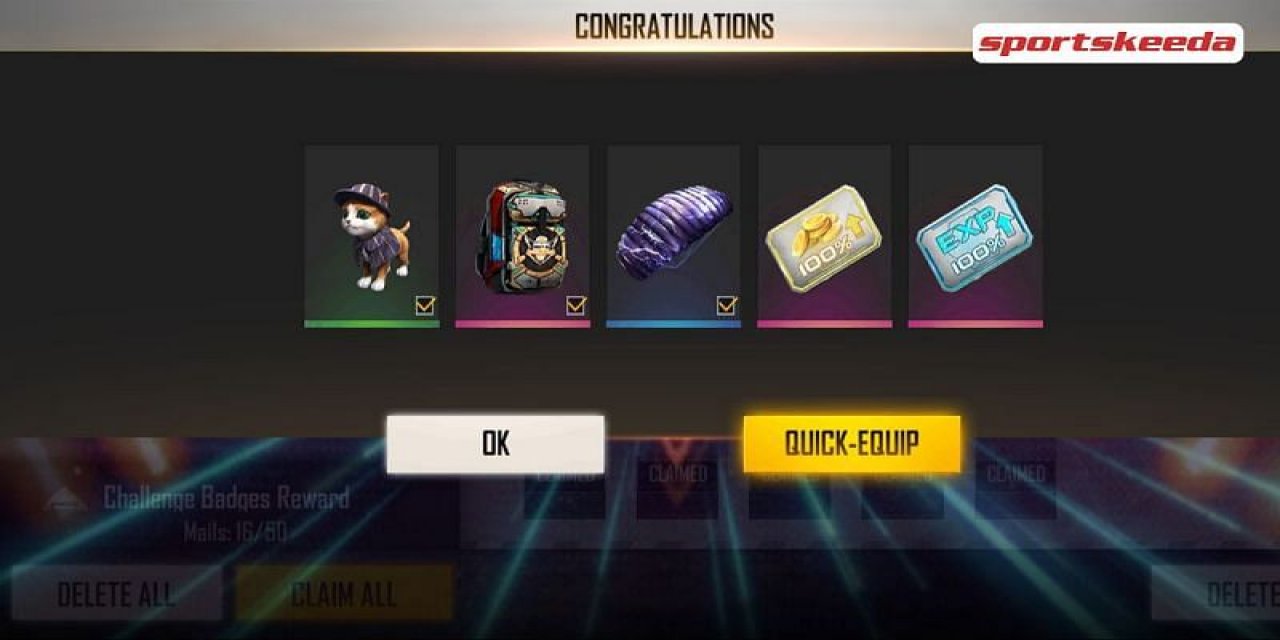Image resolution: width=1280 pixels, height=640 pixels.
Task: Toggle the checkbox on the parachute card
Action: point(727,306)
